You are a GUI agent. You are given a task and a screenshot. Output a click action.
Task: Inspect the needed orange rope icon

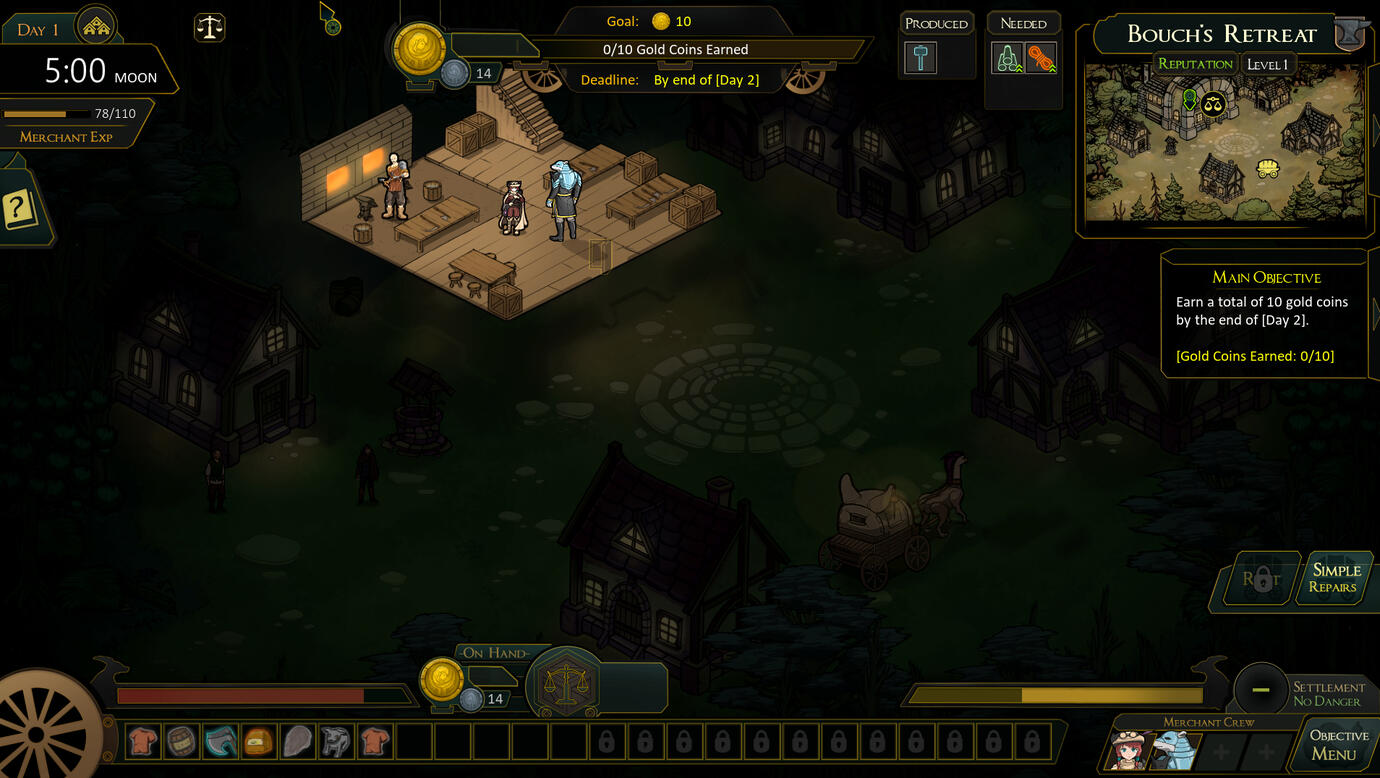click(1041, 58)
